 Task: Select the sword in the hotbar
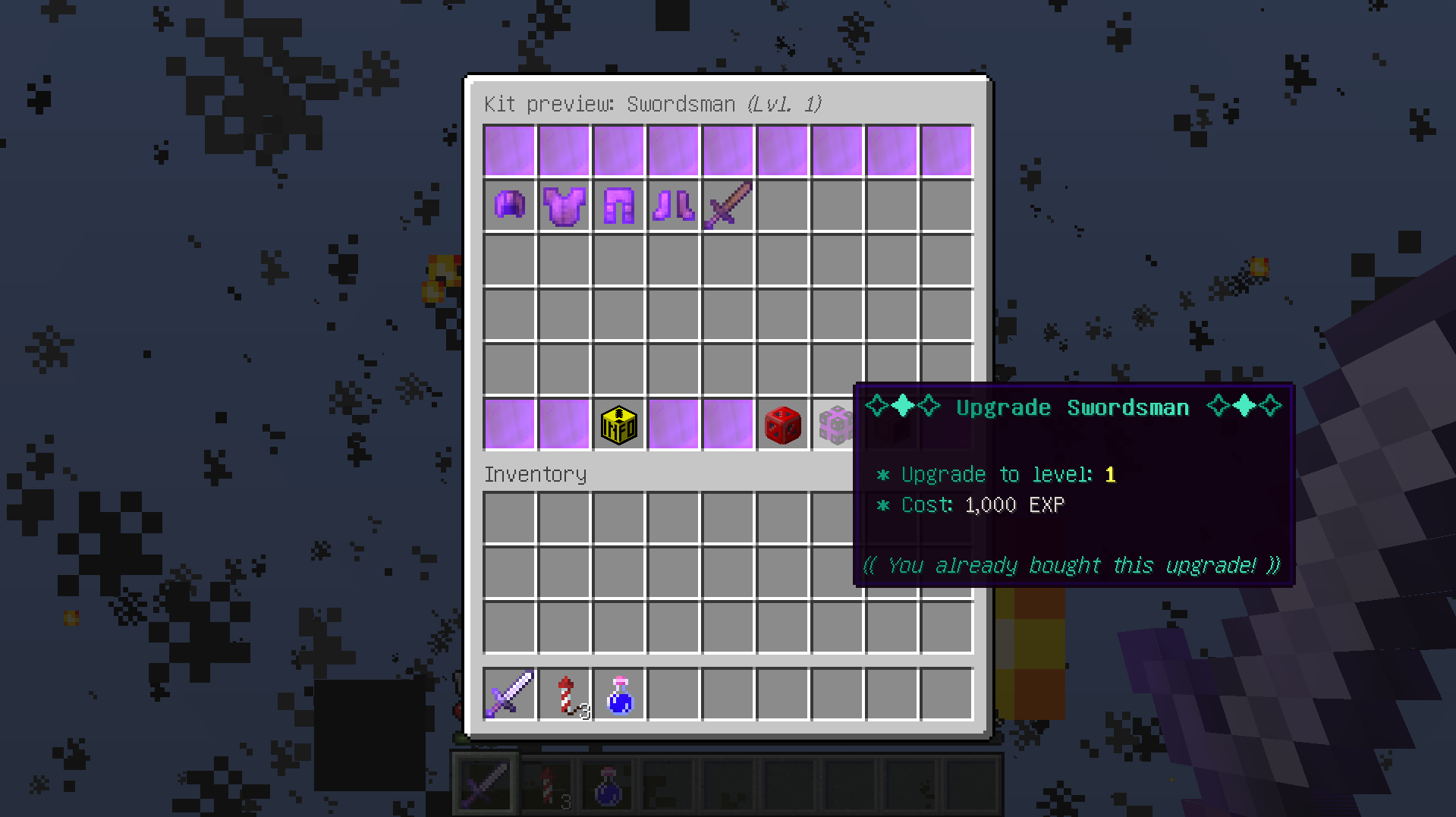tap(486, 781)
